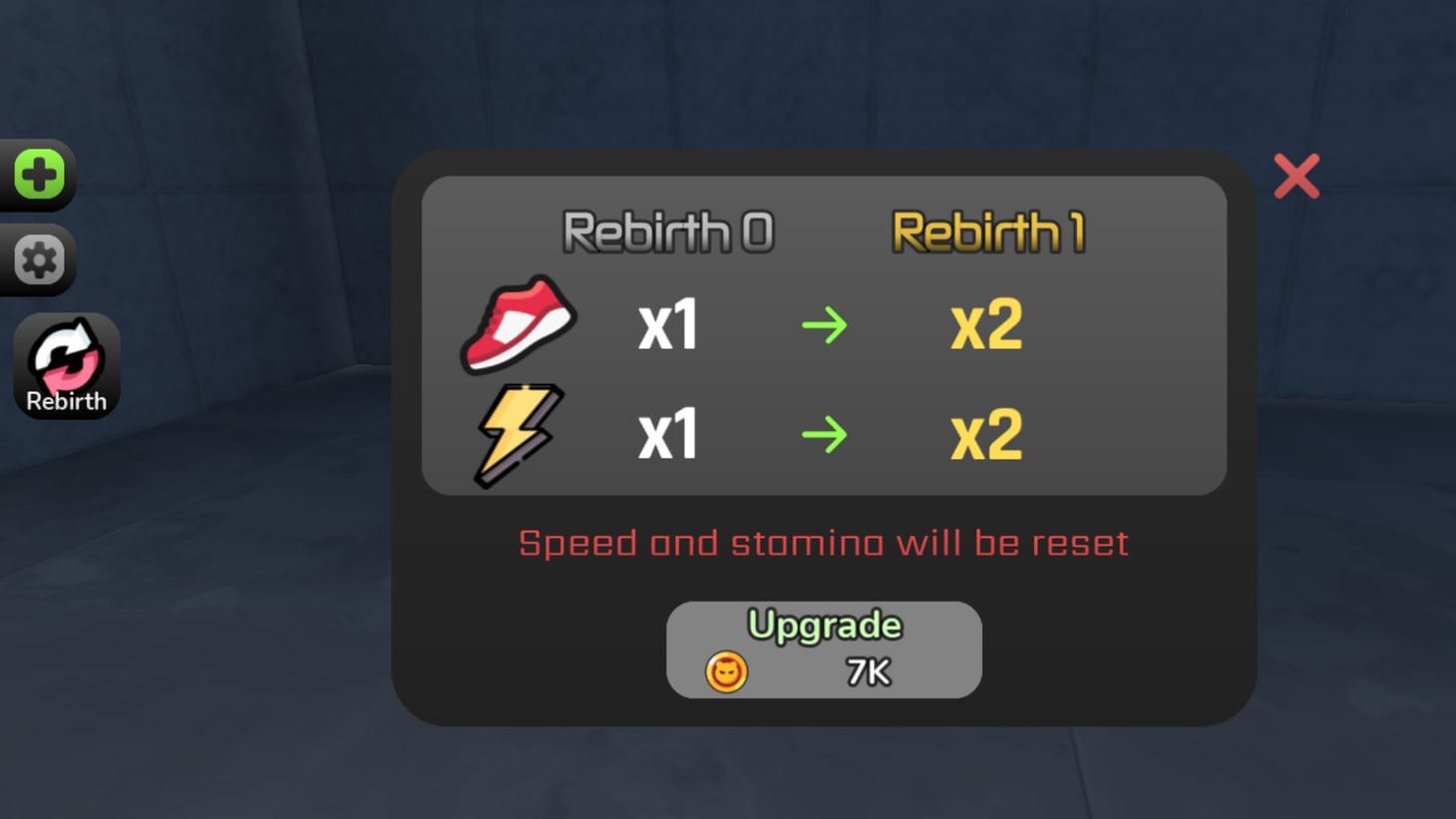
Task: Select the circular arrows on the Rebirth badge
Action: (66, 354)
